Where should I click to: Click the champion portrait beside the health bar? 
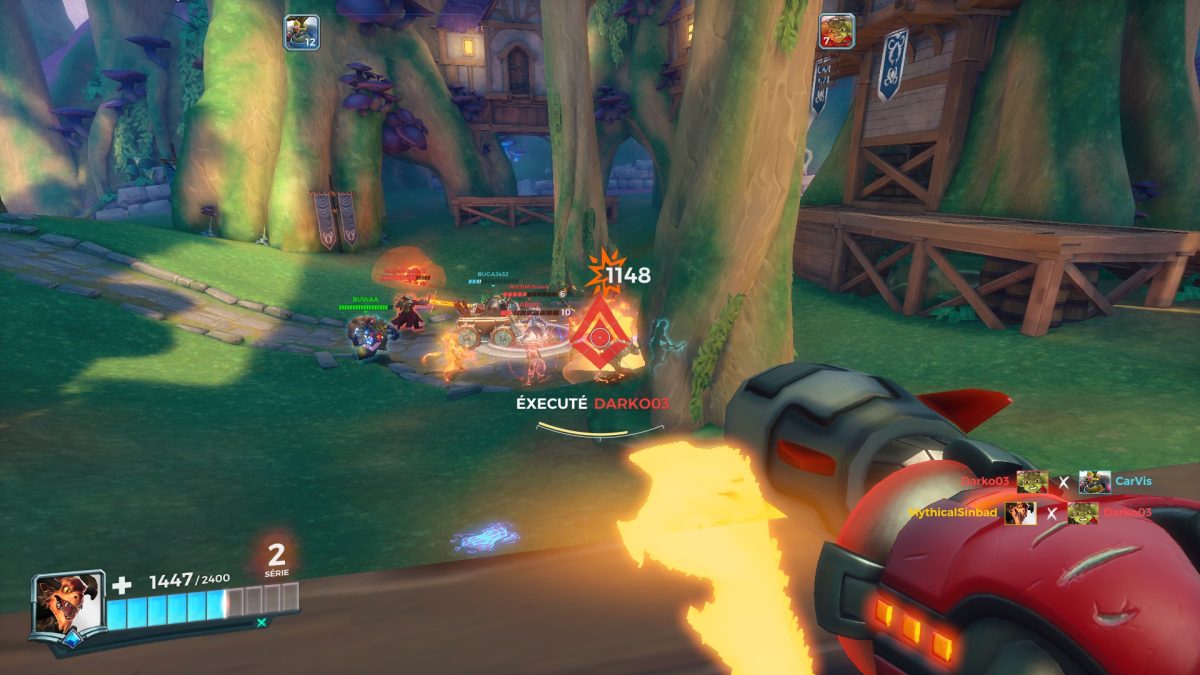click(x=66, y=603)
